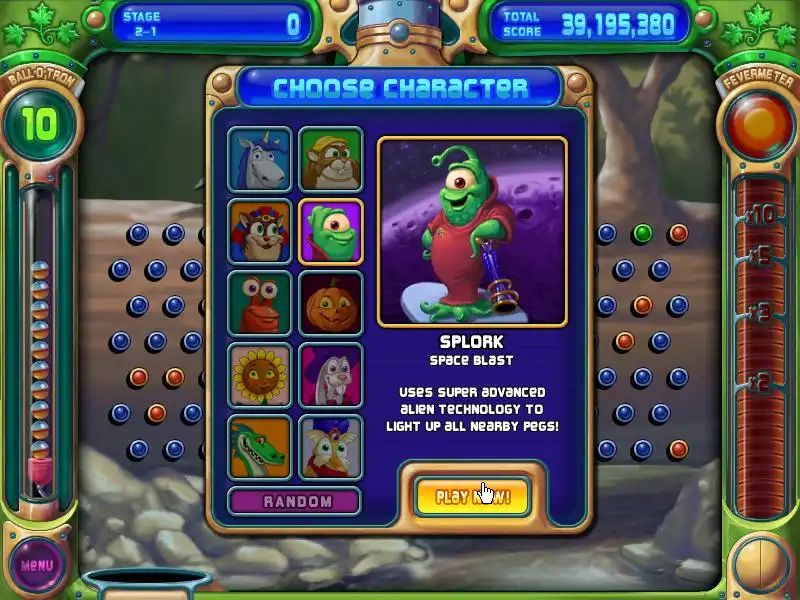Pick a Random character

pos(296,501)
